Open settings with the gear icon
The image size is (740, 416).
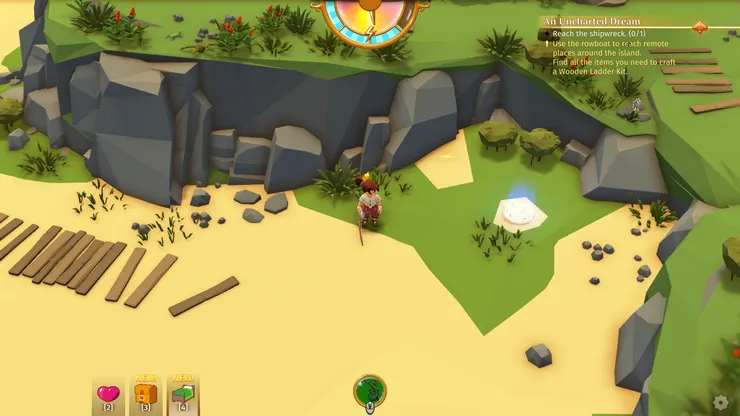coord(721,402)
